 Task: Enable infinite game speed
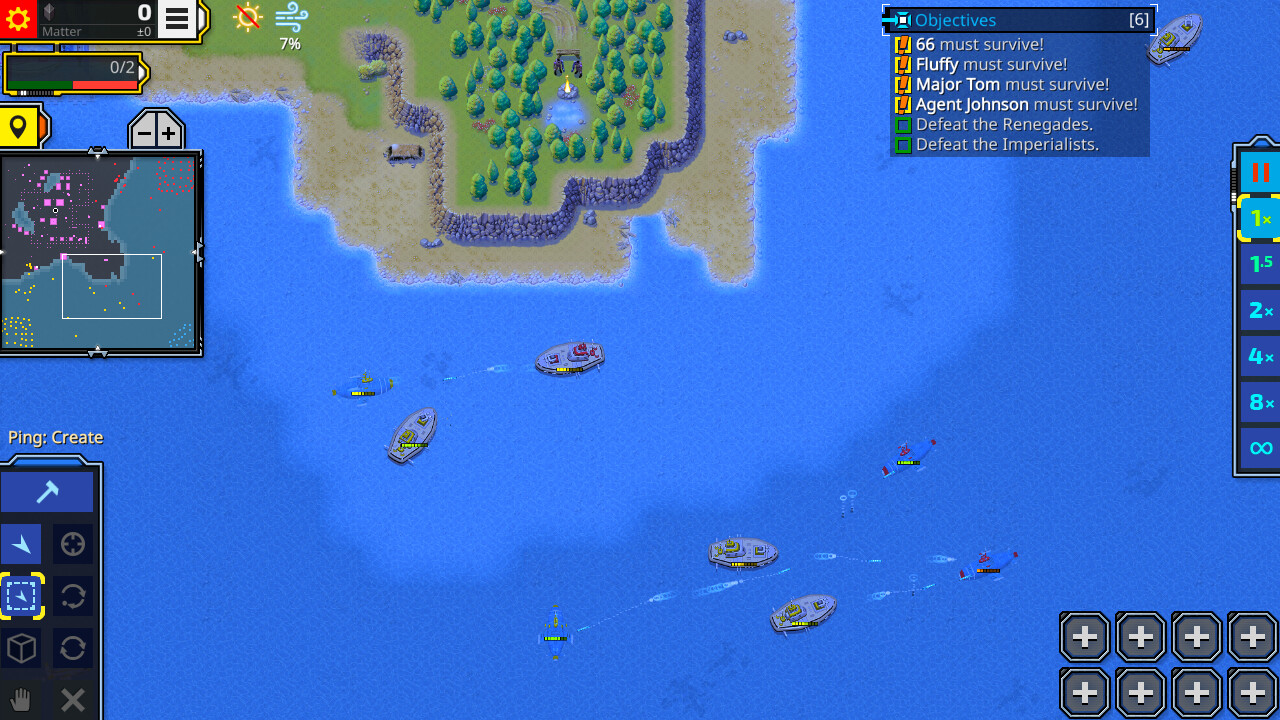point(1258,449)
